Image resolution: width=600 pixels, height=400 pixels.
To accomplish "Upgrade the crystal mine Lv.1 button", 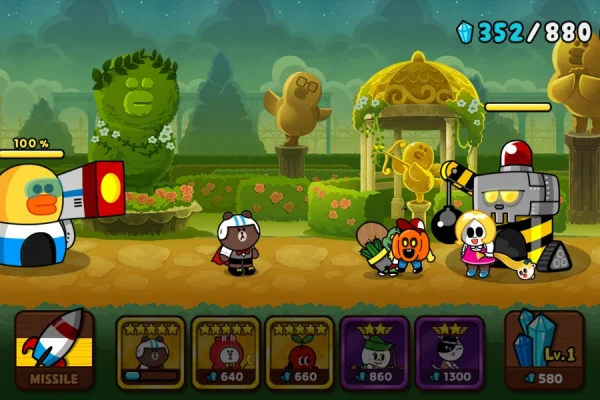I will tap(544, 351).
